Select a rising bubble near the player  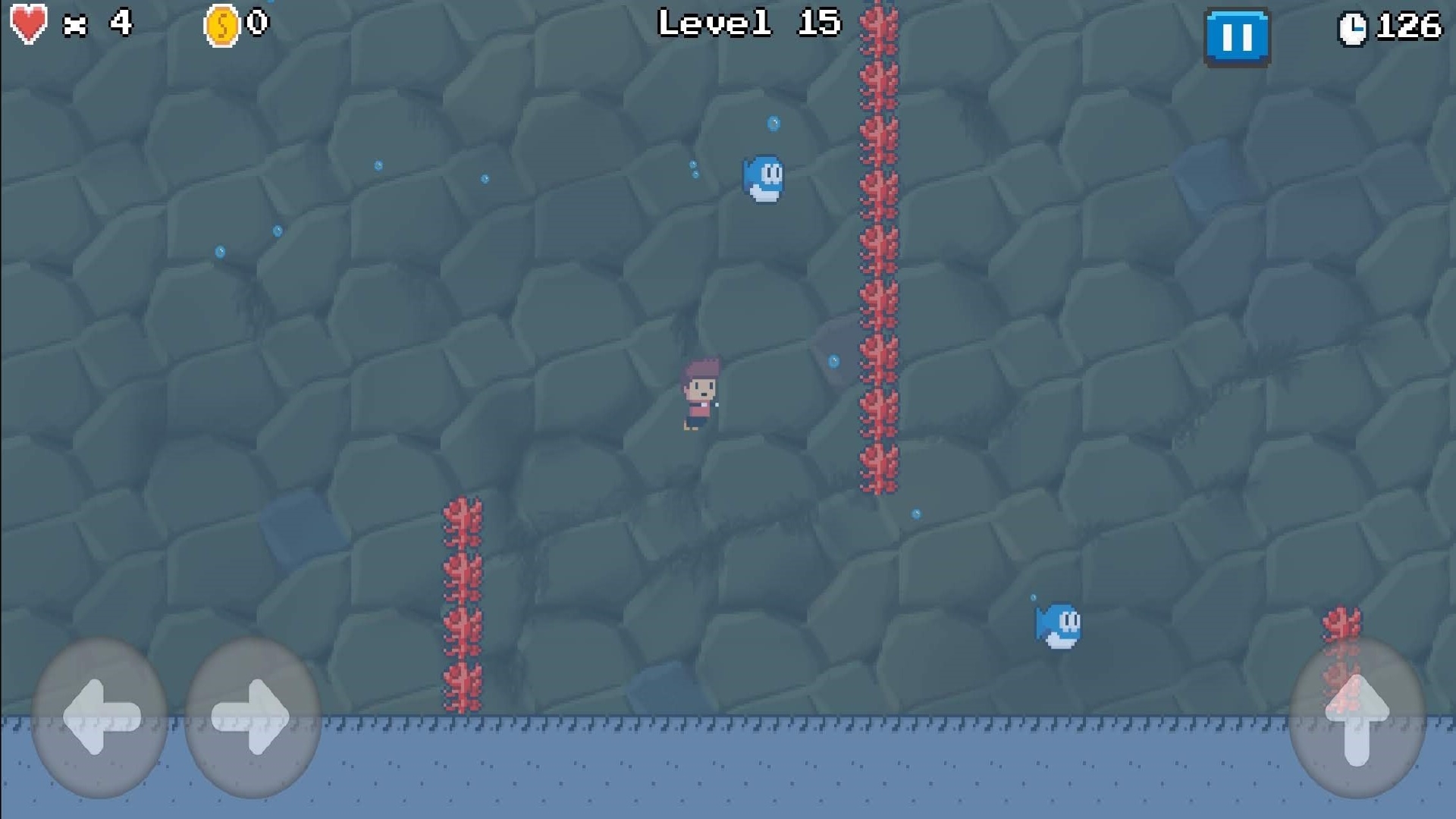[835, 362]
